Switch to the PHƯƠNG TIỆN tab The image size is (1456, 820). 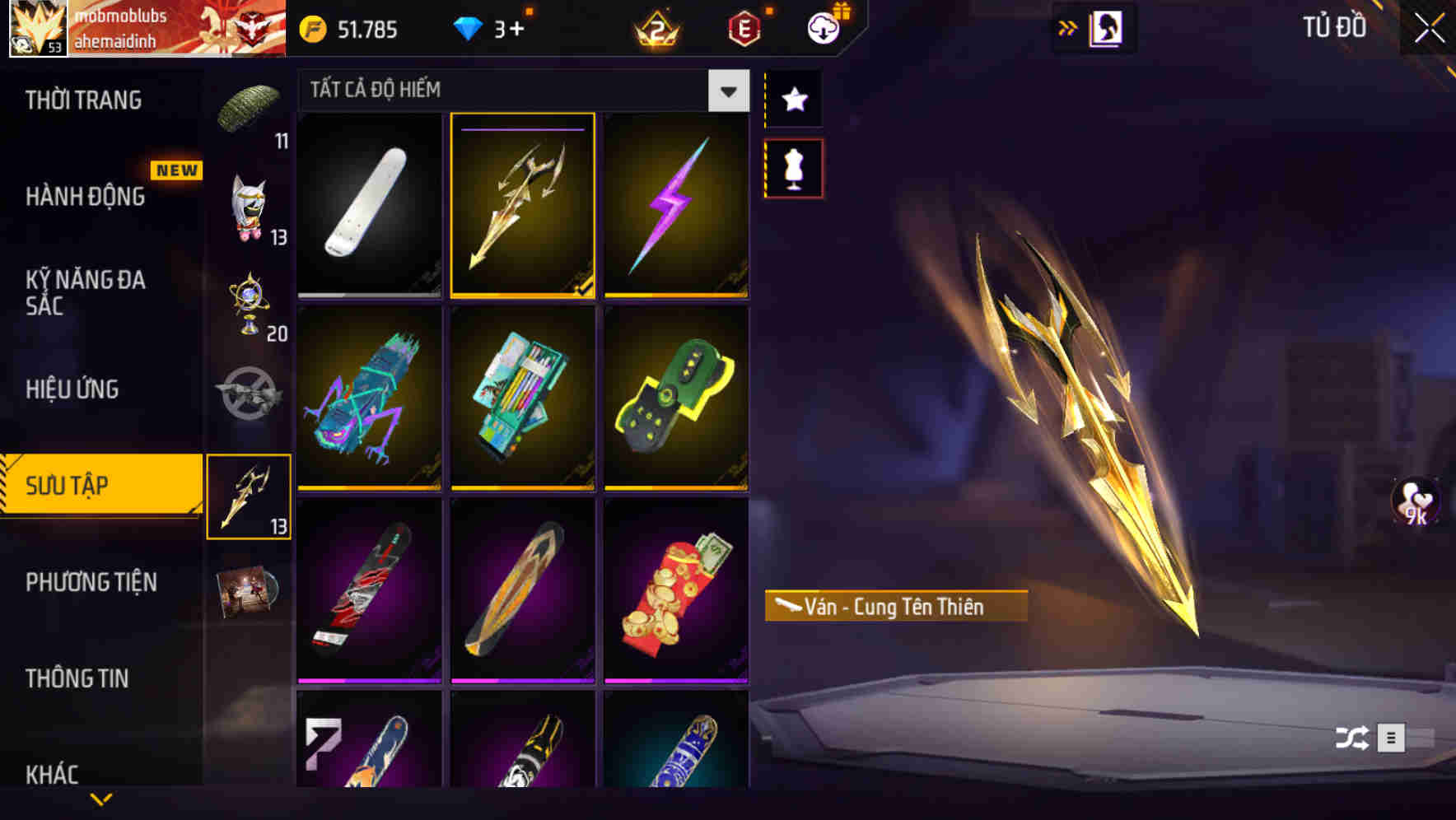pos(91,581)
